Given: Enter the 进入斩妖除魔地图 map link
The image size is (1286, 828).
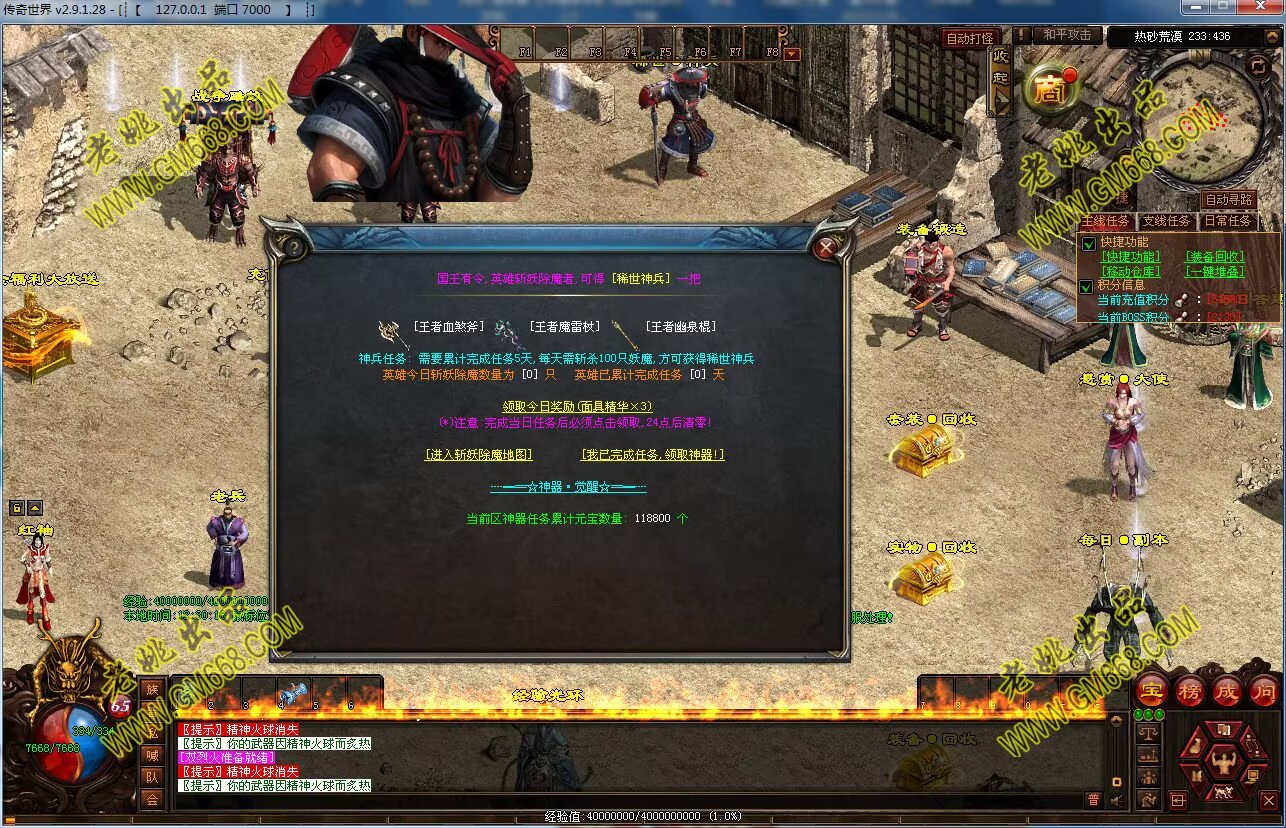Looking at the screenshot, I should (478, 454).
